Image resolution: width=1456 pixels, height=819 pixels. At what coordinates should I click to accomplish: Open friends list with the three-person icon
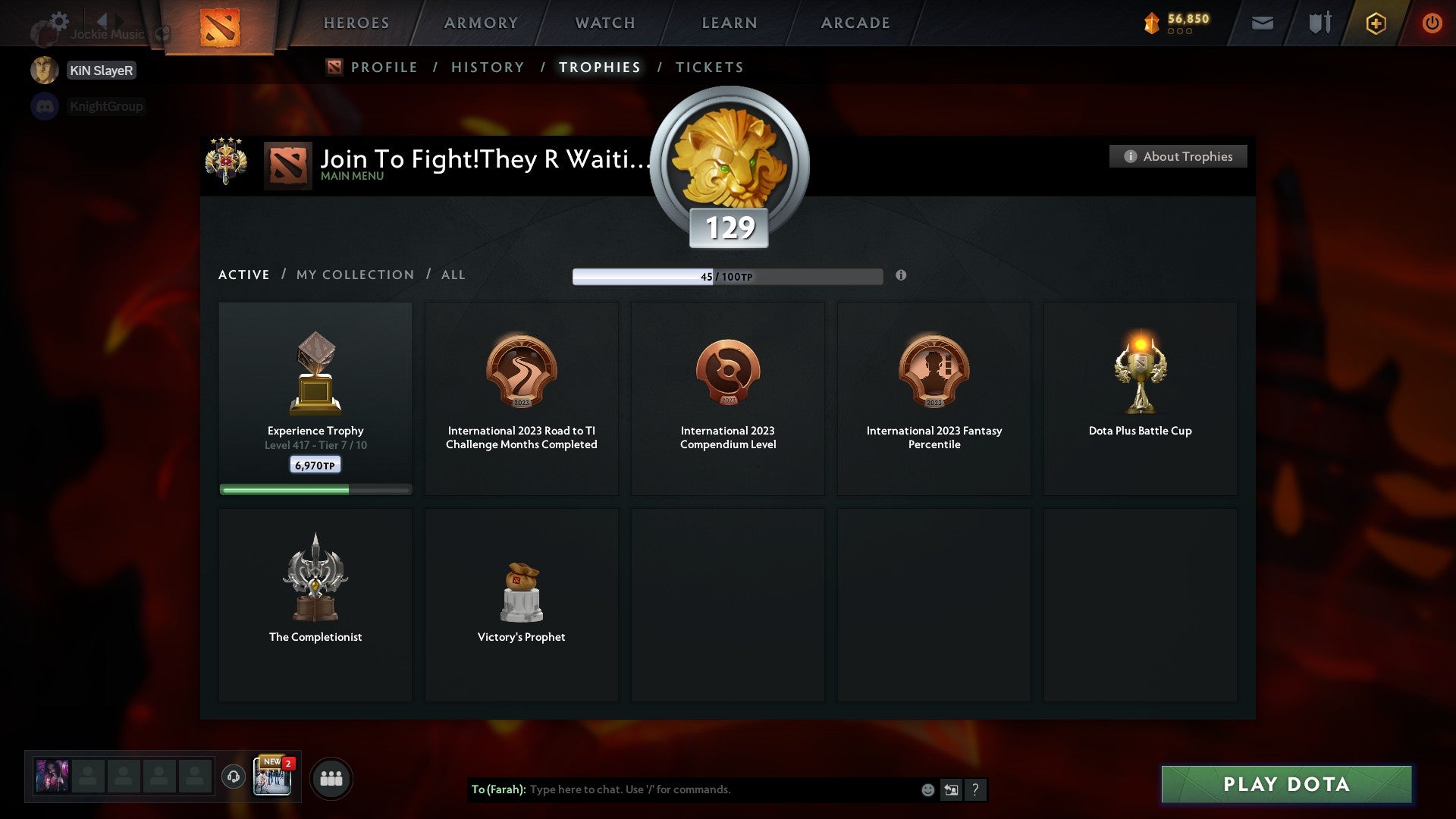pyautogui.click(x=331, y=777)
